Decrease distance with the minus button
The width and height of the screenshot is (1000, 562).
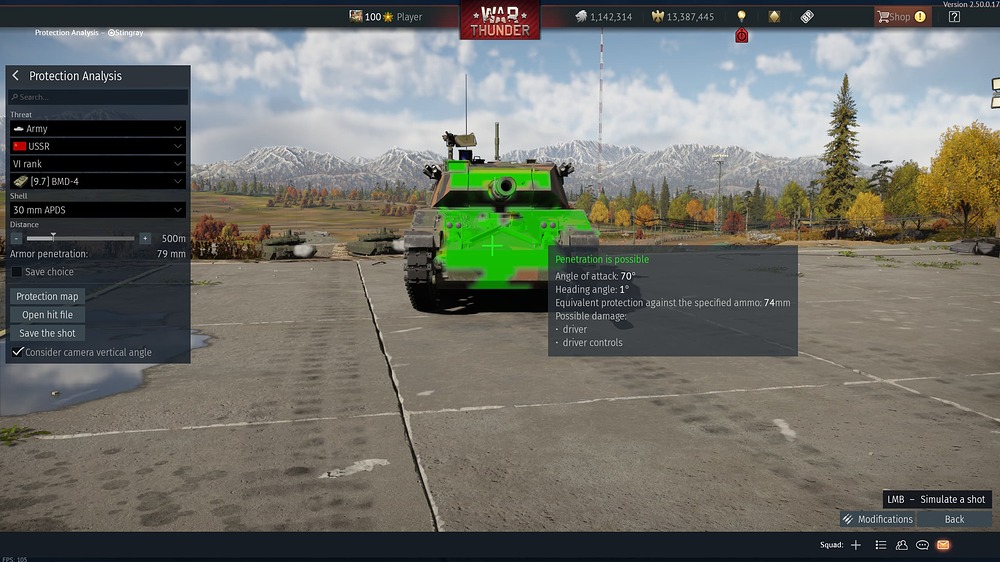pyautogui.click(x=16, y=239)
